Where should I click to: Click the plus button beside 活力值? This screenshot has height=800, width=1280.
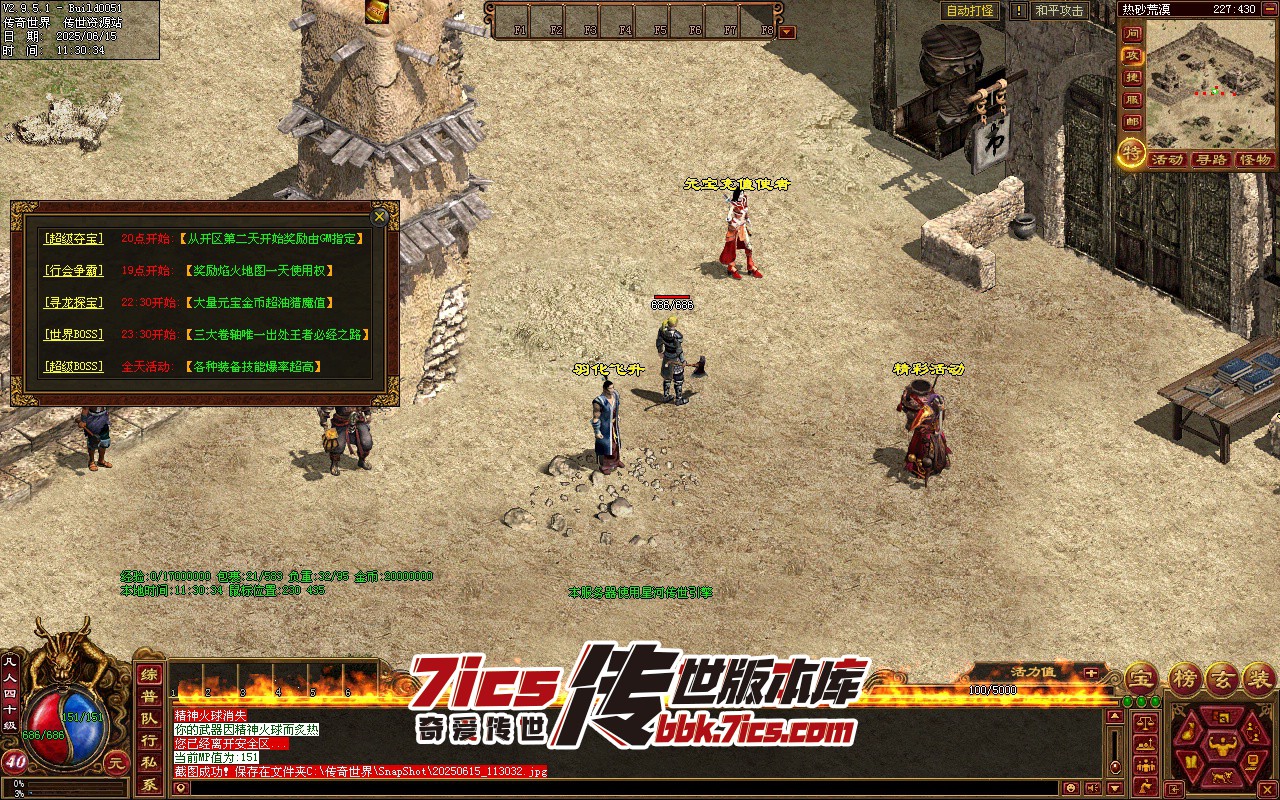coord(1090,673)
